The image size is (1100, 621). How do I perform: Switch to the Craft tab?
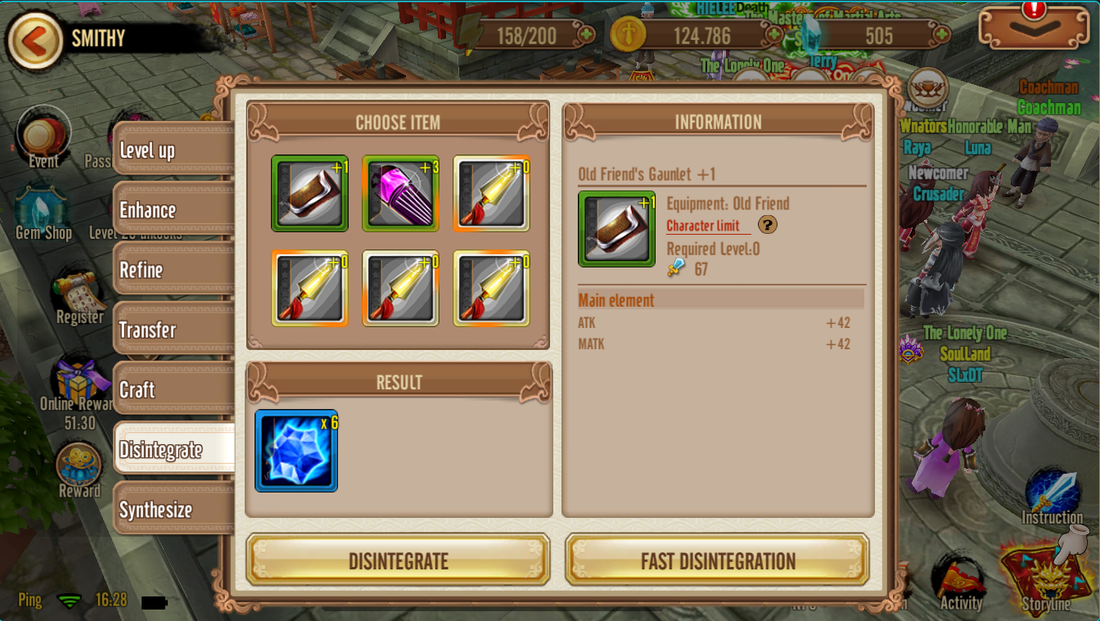point(172,390)
